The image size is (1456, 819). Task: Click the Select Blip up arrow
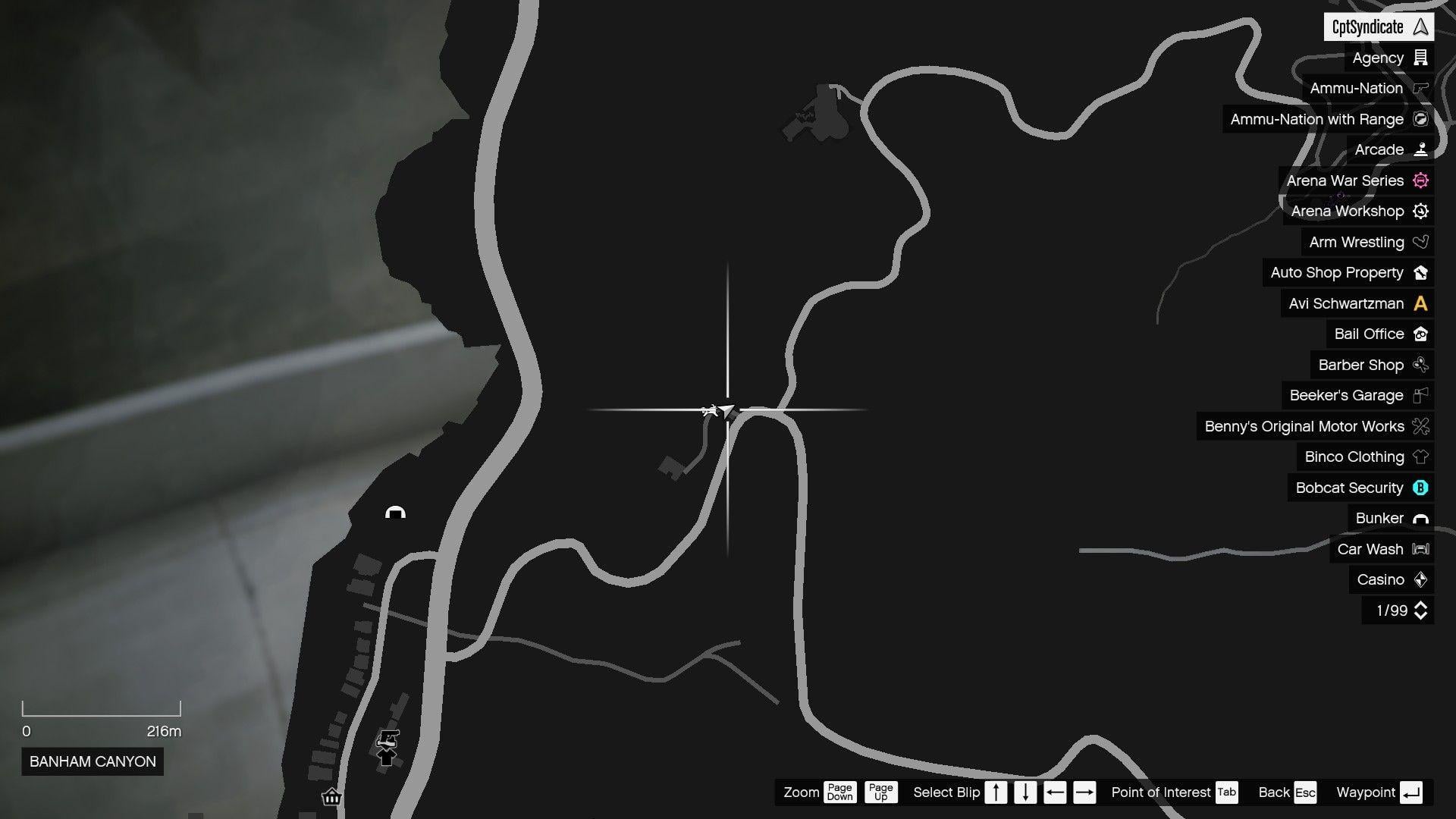click(x=995, y=792)
